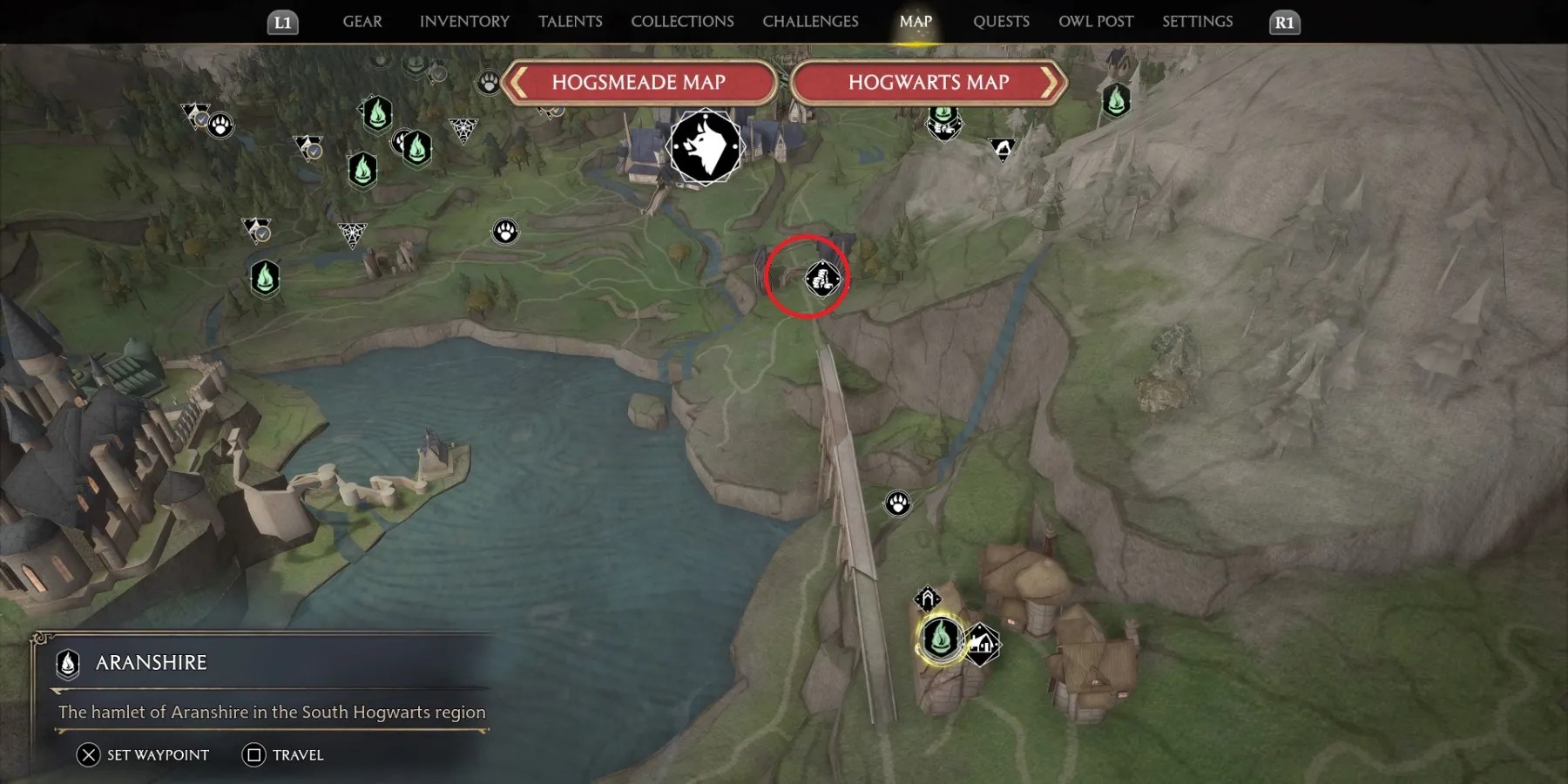Go to the Owl Post tab
The image size is (1568, 784).
coord(1096,22)
